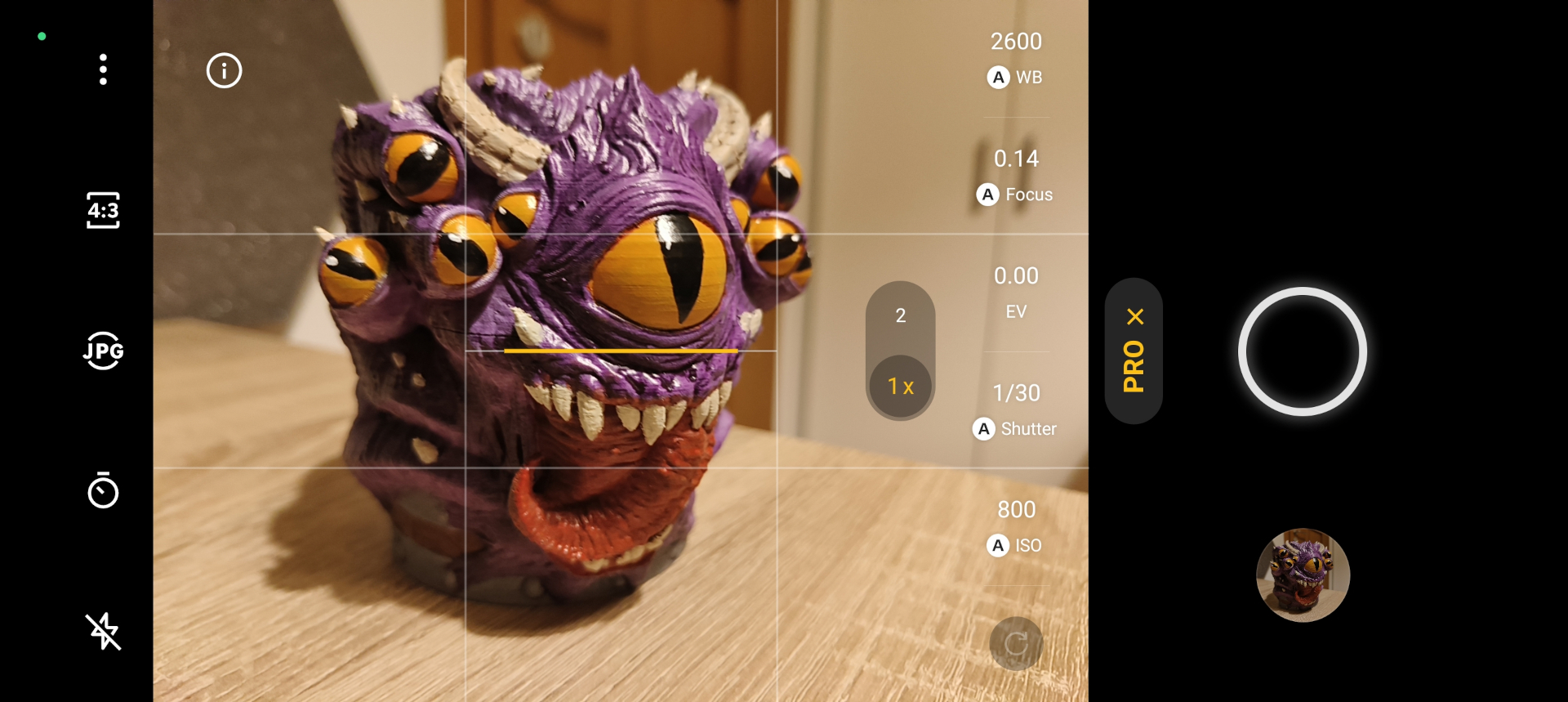Adjust the ISO setting
This screenshot has width=1568, height=702.
1016,527
